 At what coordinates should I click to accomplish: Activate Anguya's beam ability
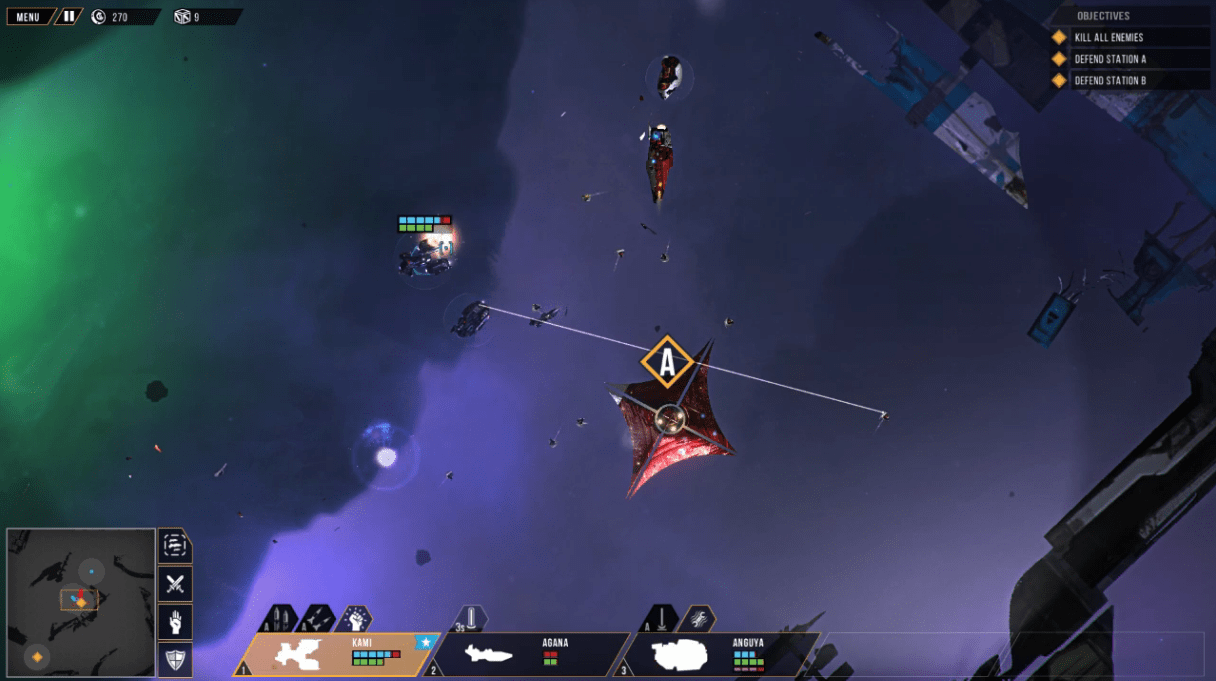[660, 619]
